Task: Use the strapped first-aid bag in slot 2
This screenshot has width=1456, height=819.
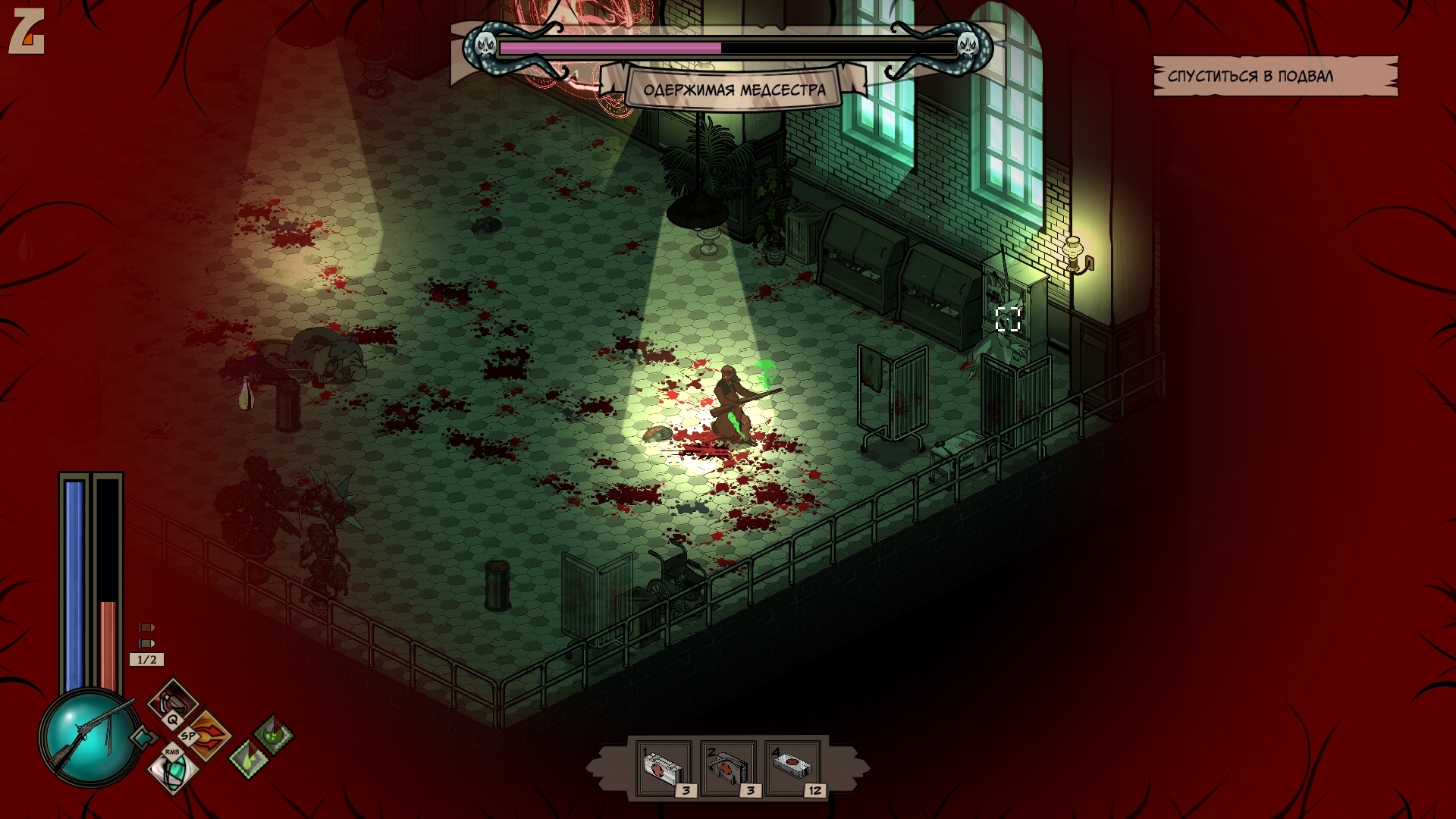Action: (729, 768)
